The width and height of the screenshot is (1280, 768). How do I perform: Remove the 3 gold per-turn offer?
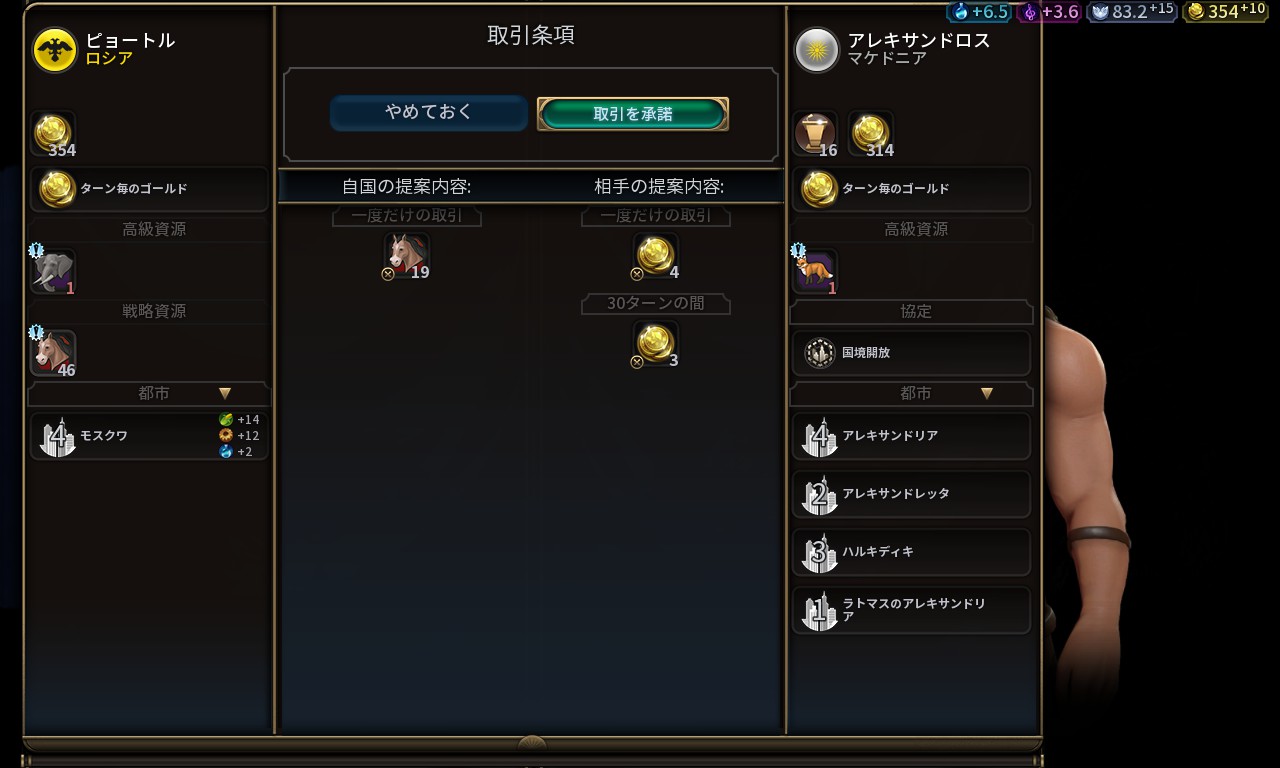click(655, 343)
